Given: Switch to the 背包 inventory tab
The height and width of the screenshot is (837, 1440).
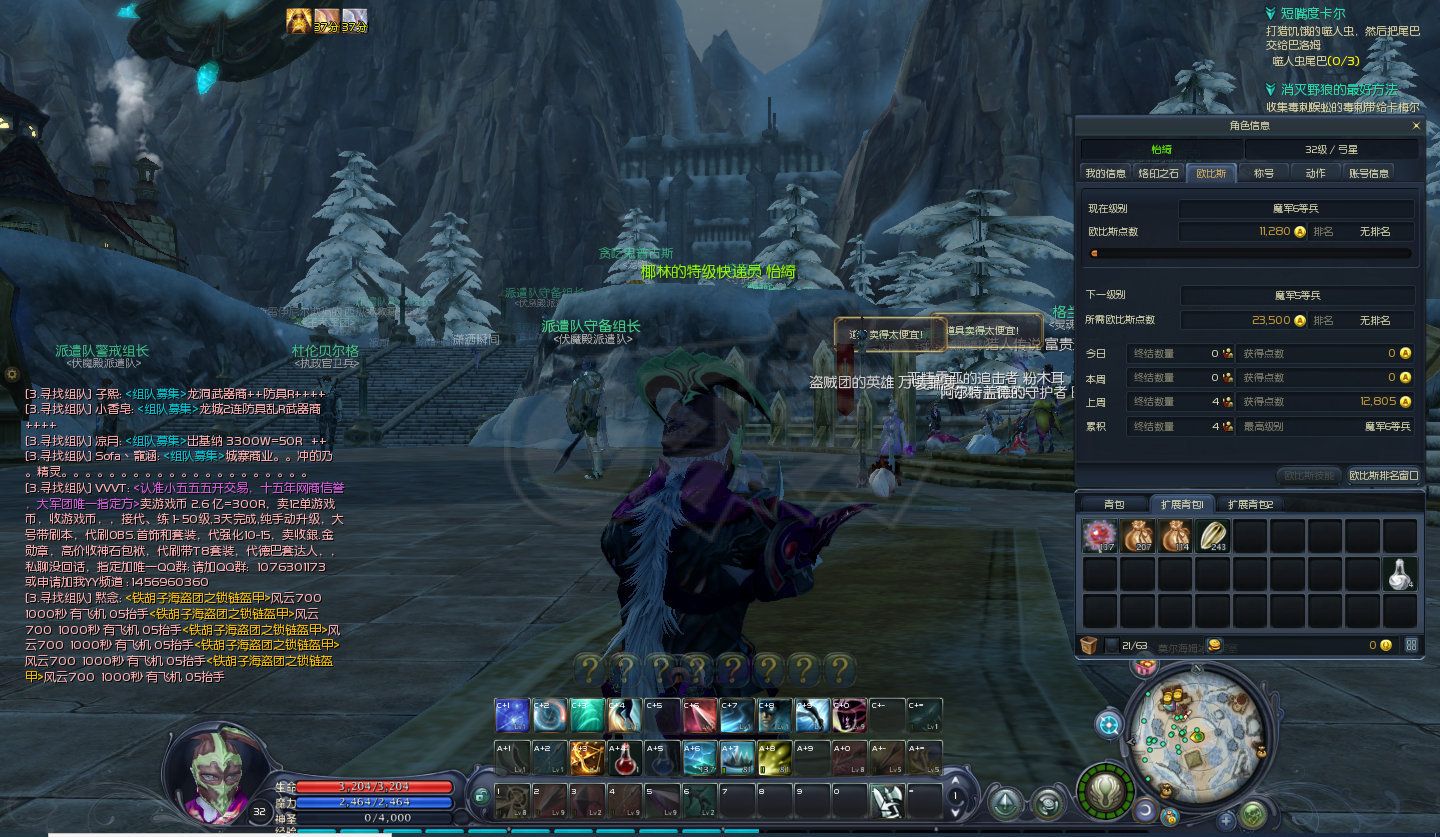Looking at the screenshot, I should tap(1114, 504).
